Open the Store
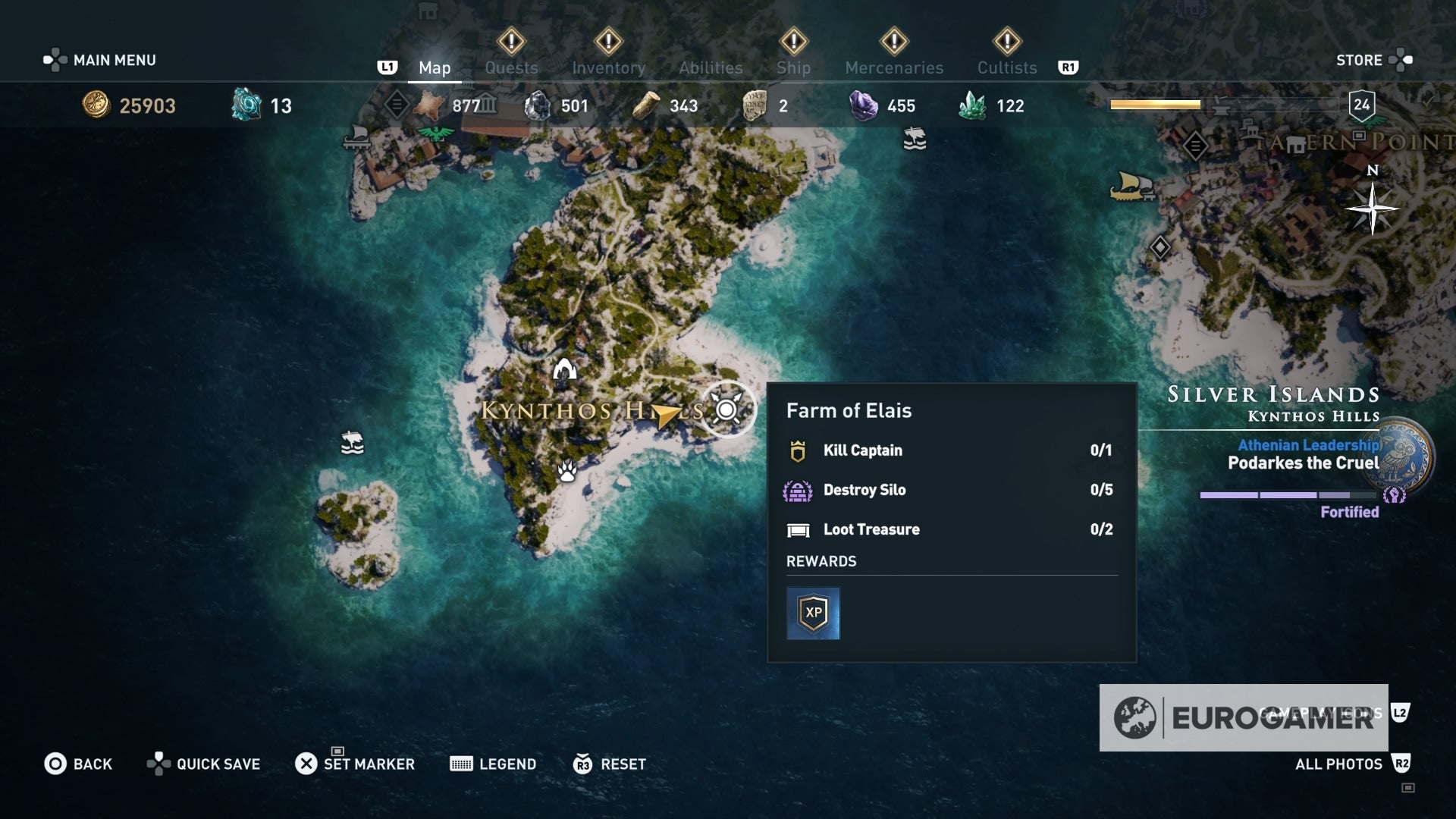1456x819 pixels. point(1361,60)
